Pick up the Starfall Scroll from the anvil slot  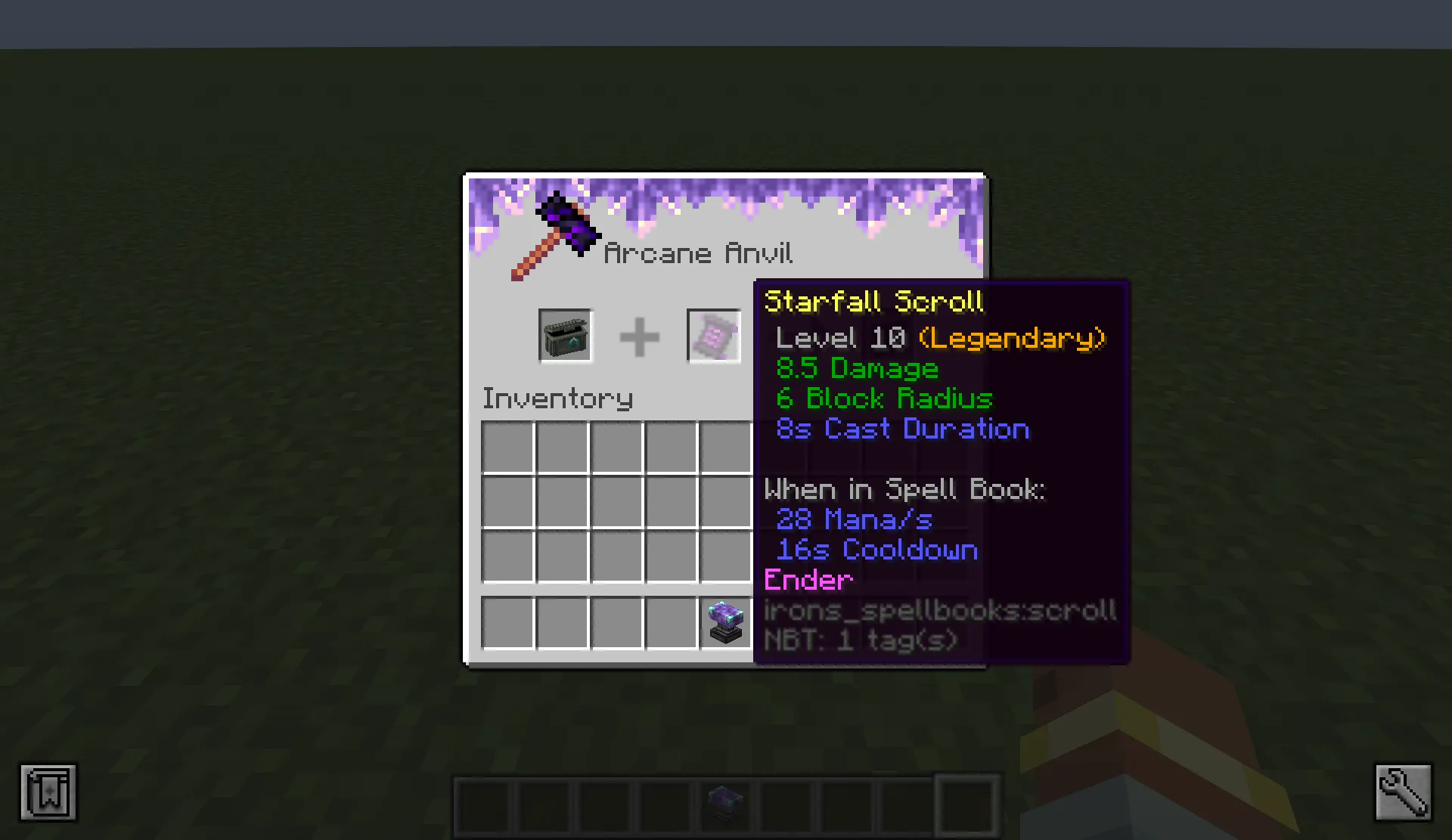click(x=713, y=336)
